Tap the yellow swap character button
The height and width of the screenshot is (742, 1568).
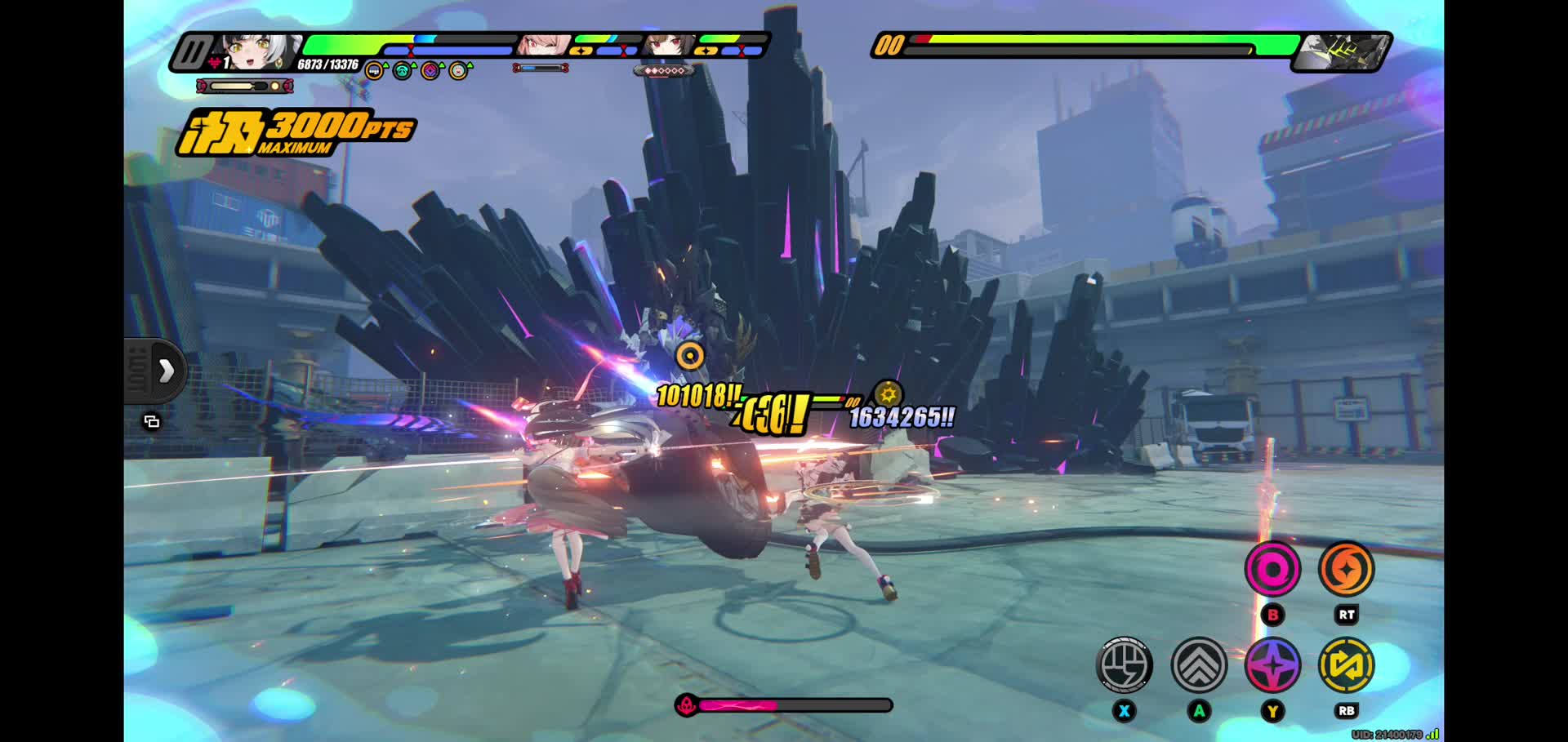coord(1347,665)
